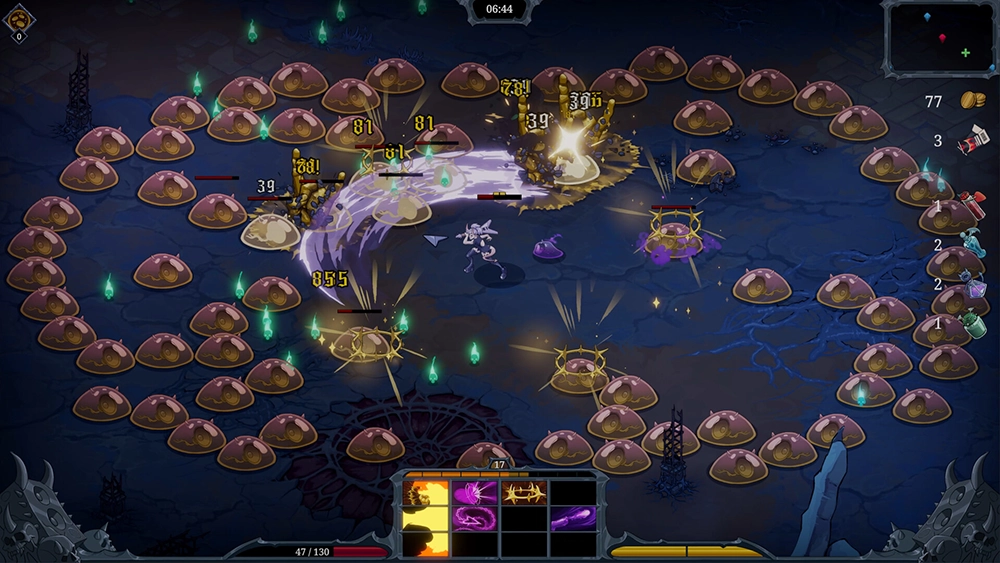Select the blue potion flask item

(x=972, y=245)
